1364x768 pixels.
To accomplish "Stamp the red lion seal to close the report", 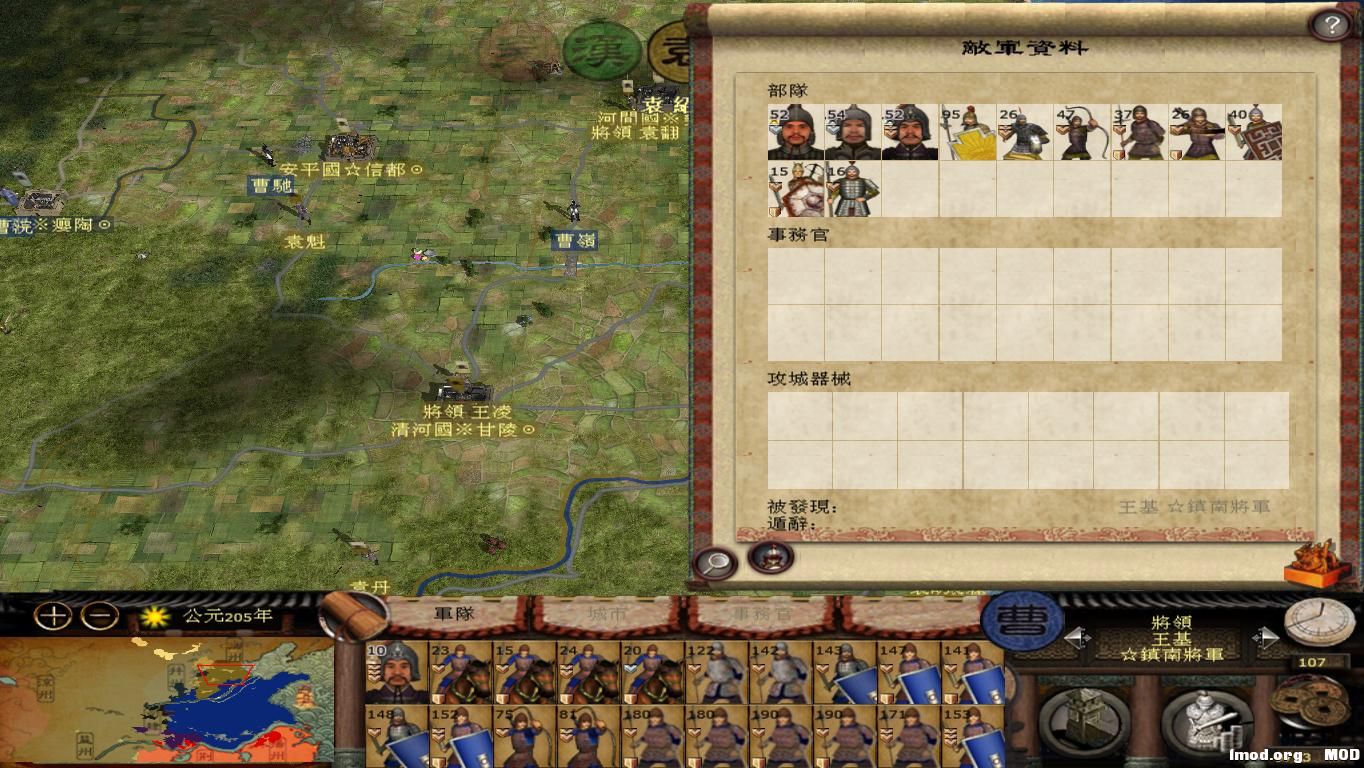I will click(1313, 563).
